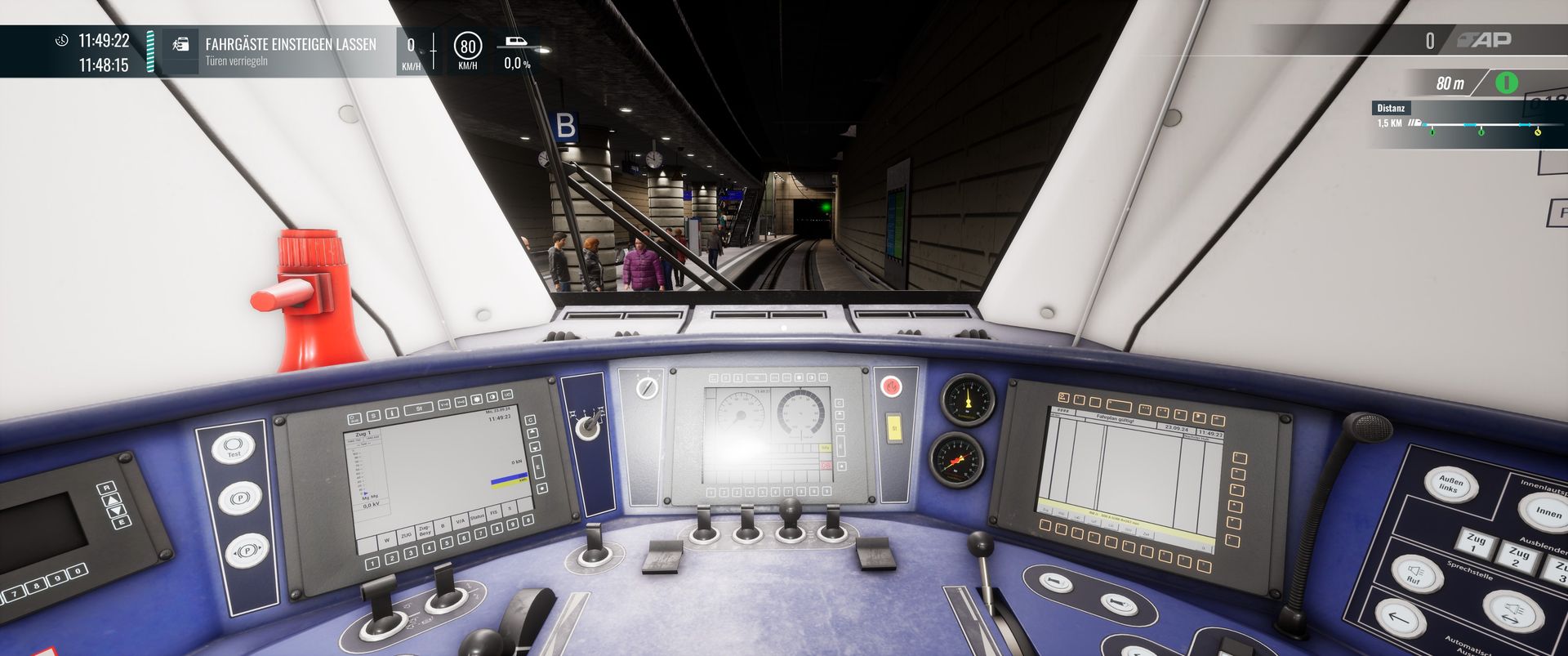This screenshot has height=656, width=1568.
Task: Click the green next-signal indicator
Action: point(1506,83)
